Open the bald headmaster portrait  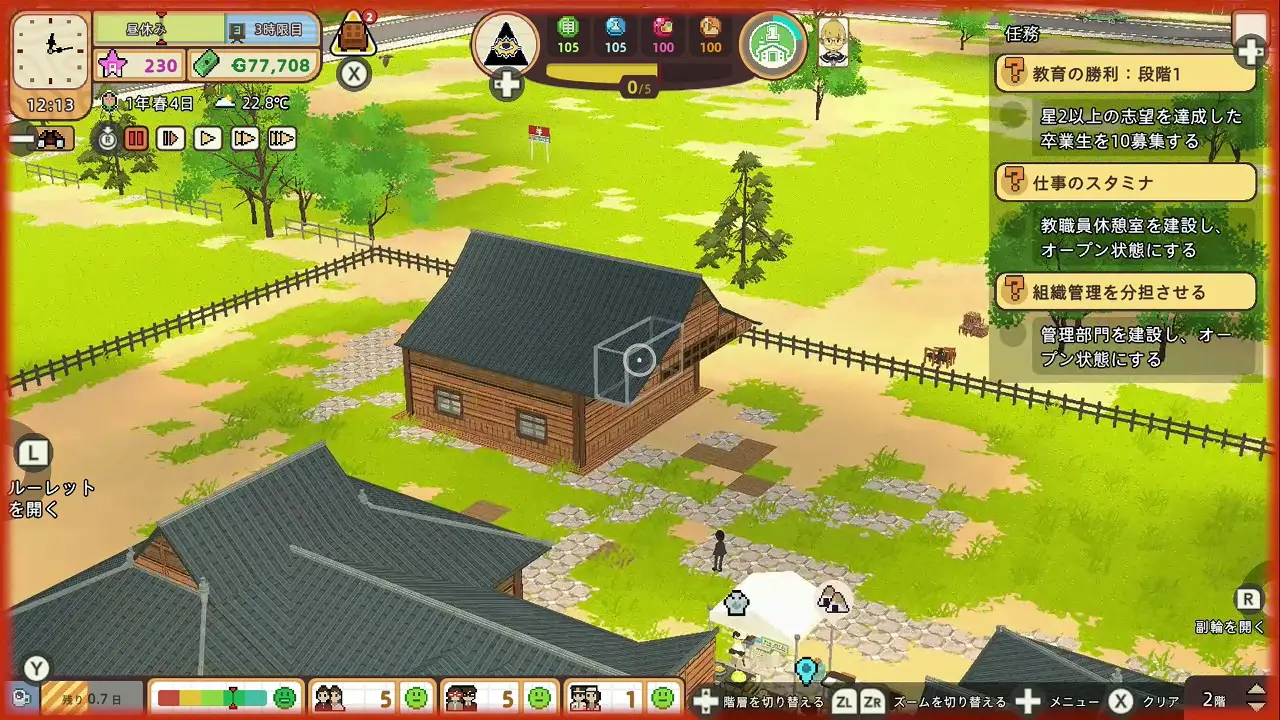pos(833,42)
